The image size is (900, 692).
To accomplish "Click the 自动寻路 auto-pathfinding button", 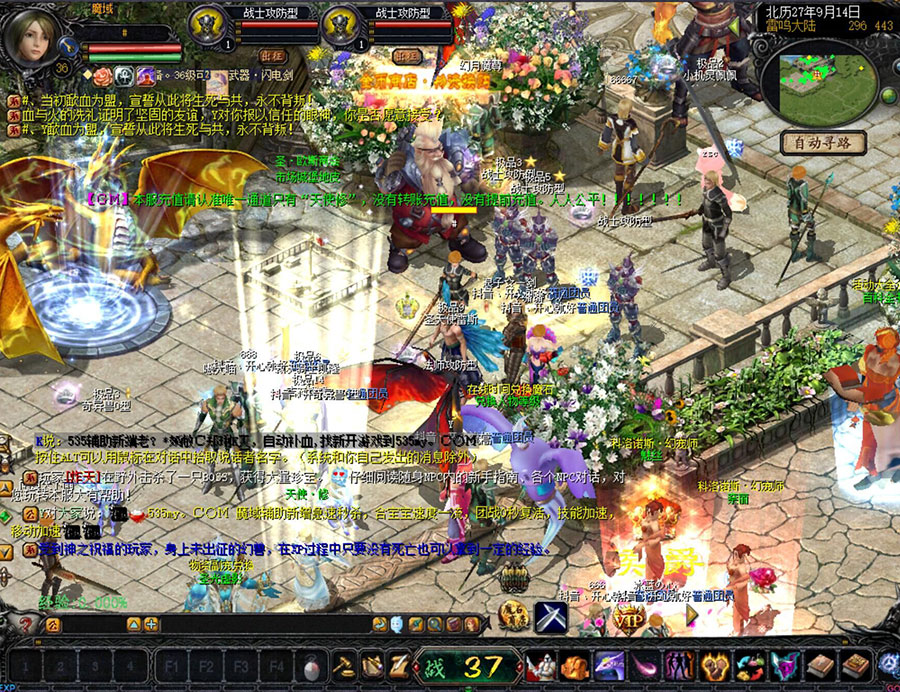I will [x=822, y=143].
